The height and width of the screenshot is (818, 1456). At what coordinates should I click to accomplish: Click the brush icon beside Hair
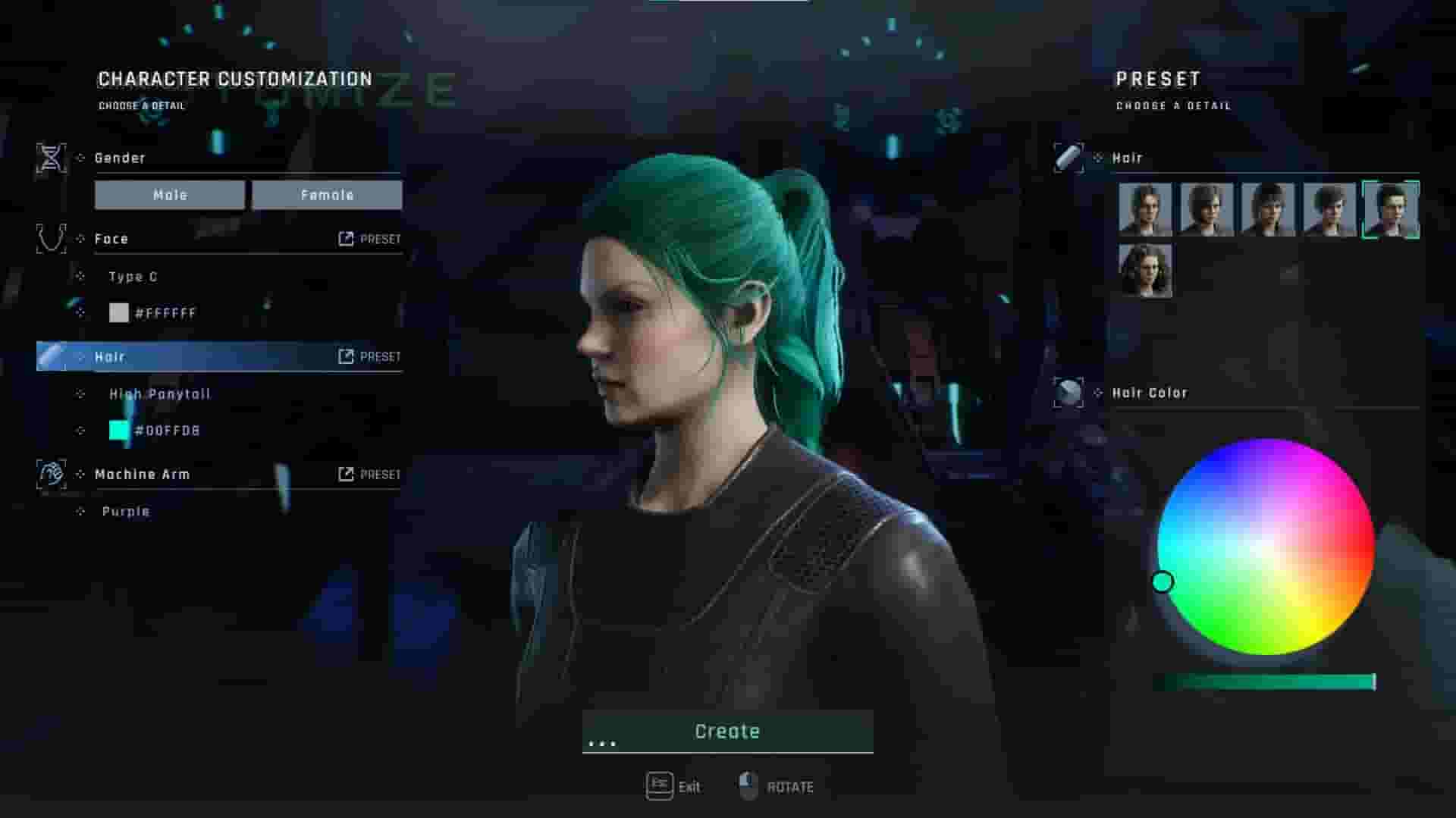coord(50,356)
